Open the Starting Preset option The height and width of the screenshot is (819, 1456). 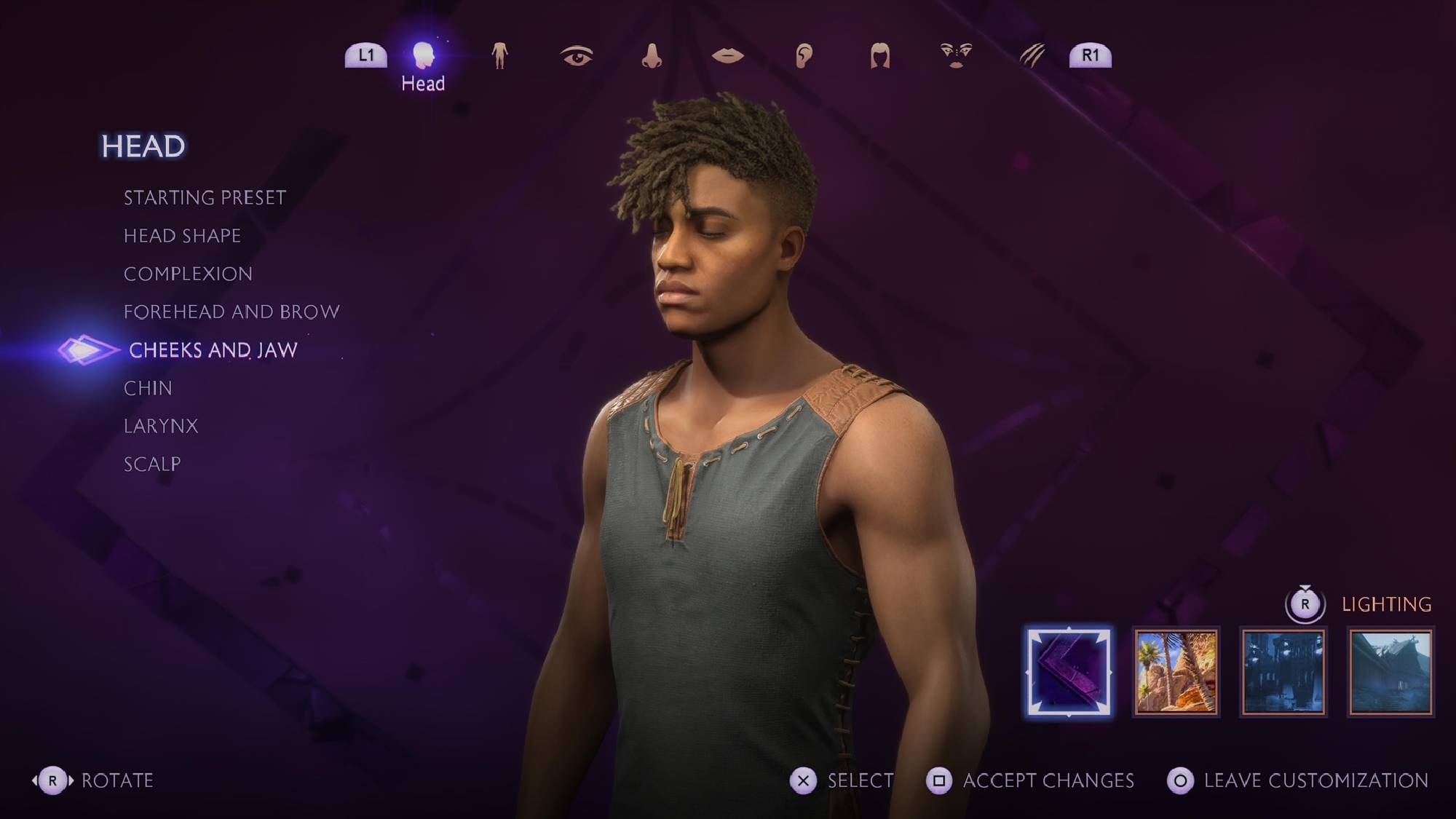coord(205,198)
